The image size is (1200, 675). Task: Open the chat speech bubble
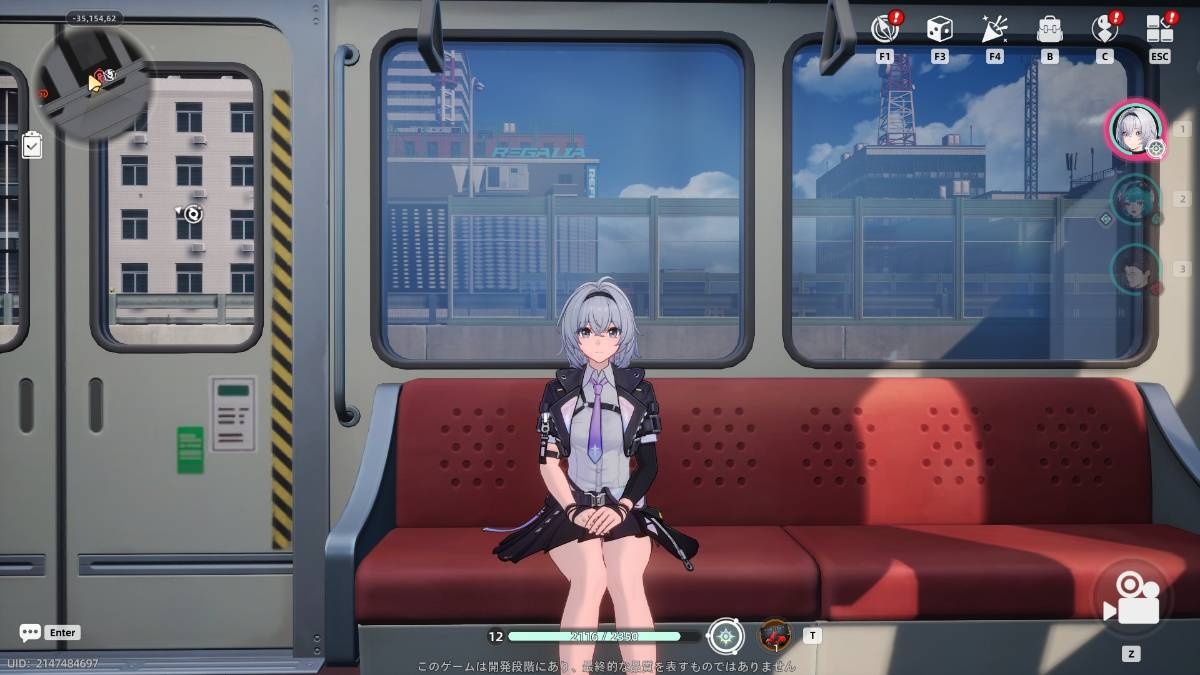click(x=30, y=633)
